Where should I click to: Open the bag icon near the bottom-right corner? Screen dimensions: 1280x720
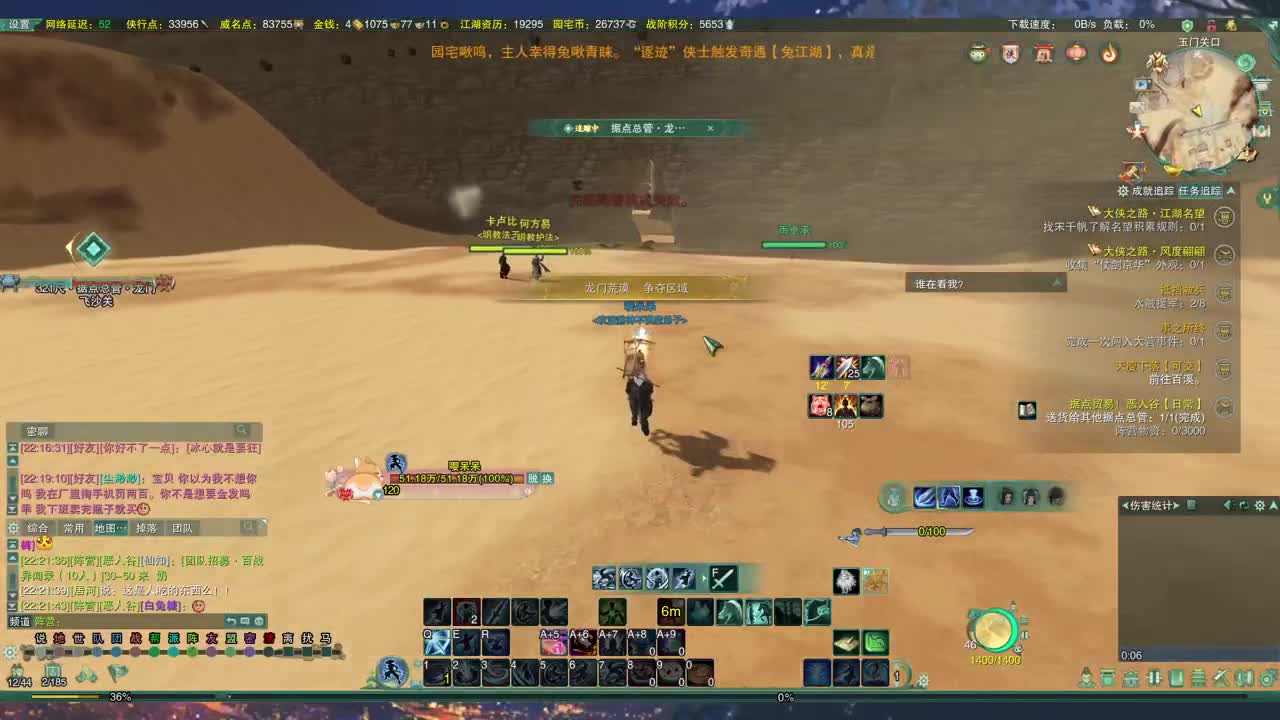point(1107,677)
